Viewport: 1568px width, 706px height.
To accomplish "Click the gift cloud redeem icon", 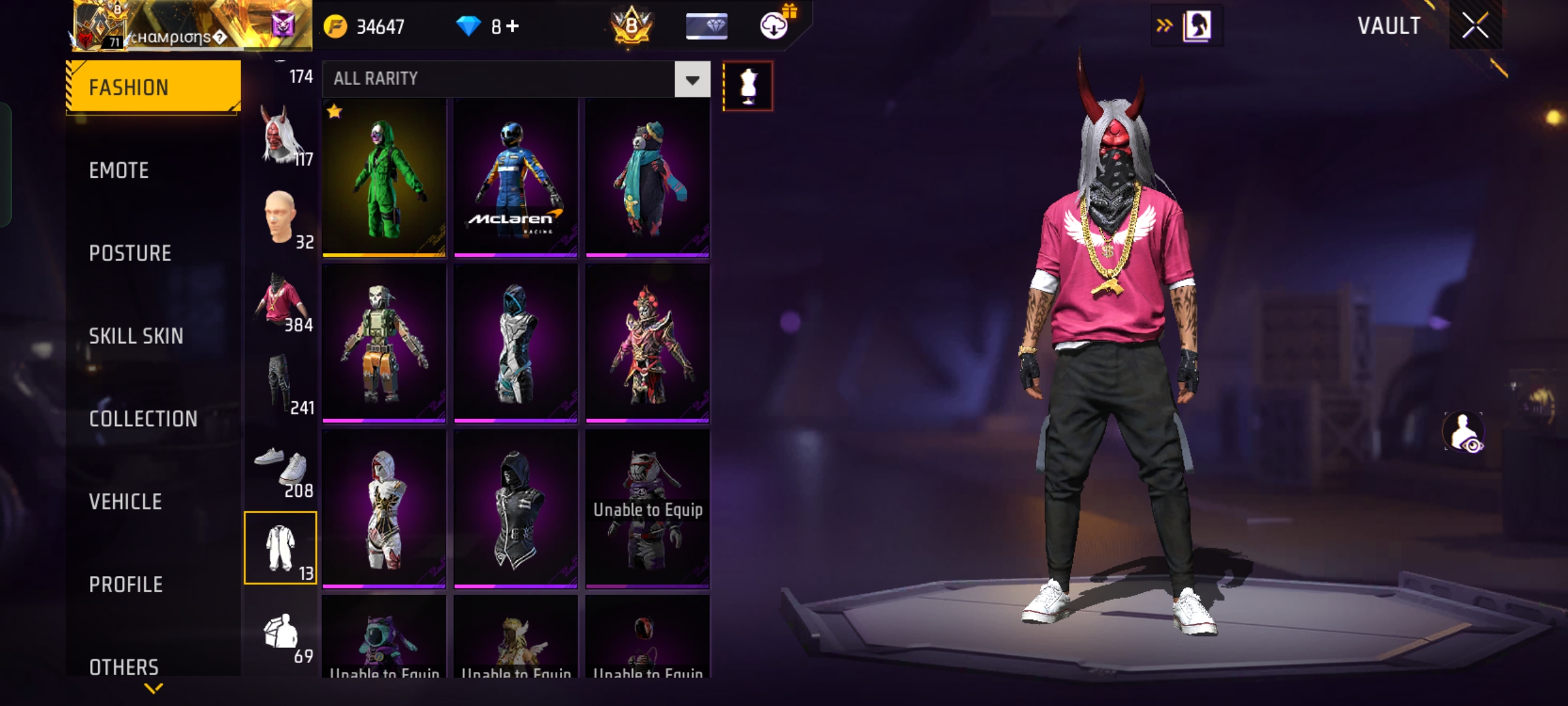I will [x=774, y=26].
